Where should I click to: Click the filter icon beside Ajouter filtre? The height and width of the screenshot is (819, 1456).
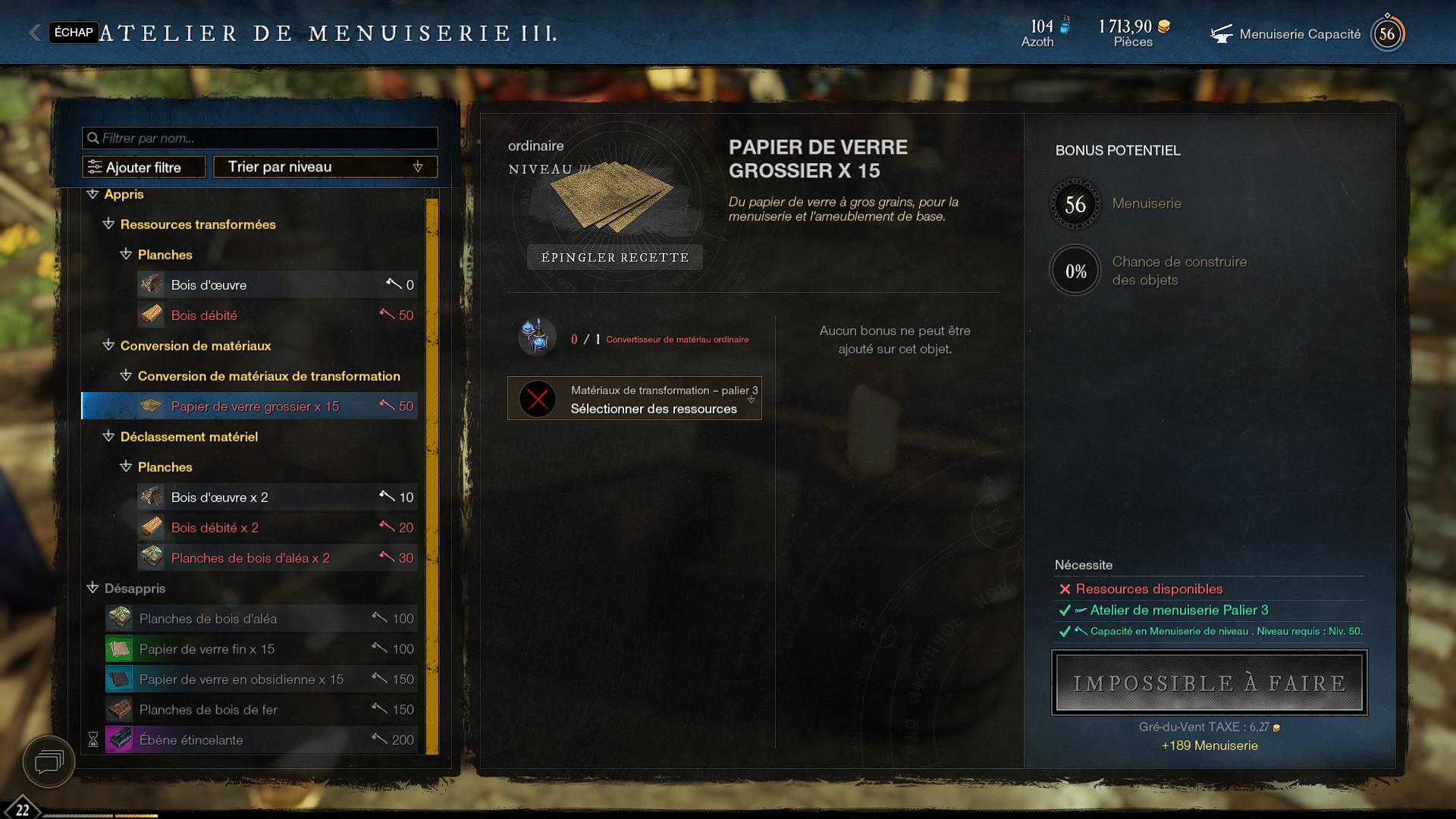93,166
